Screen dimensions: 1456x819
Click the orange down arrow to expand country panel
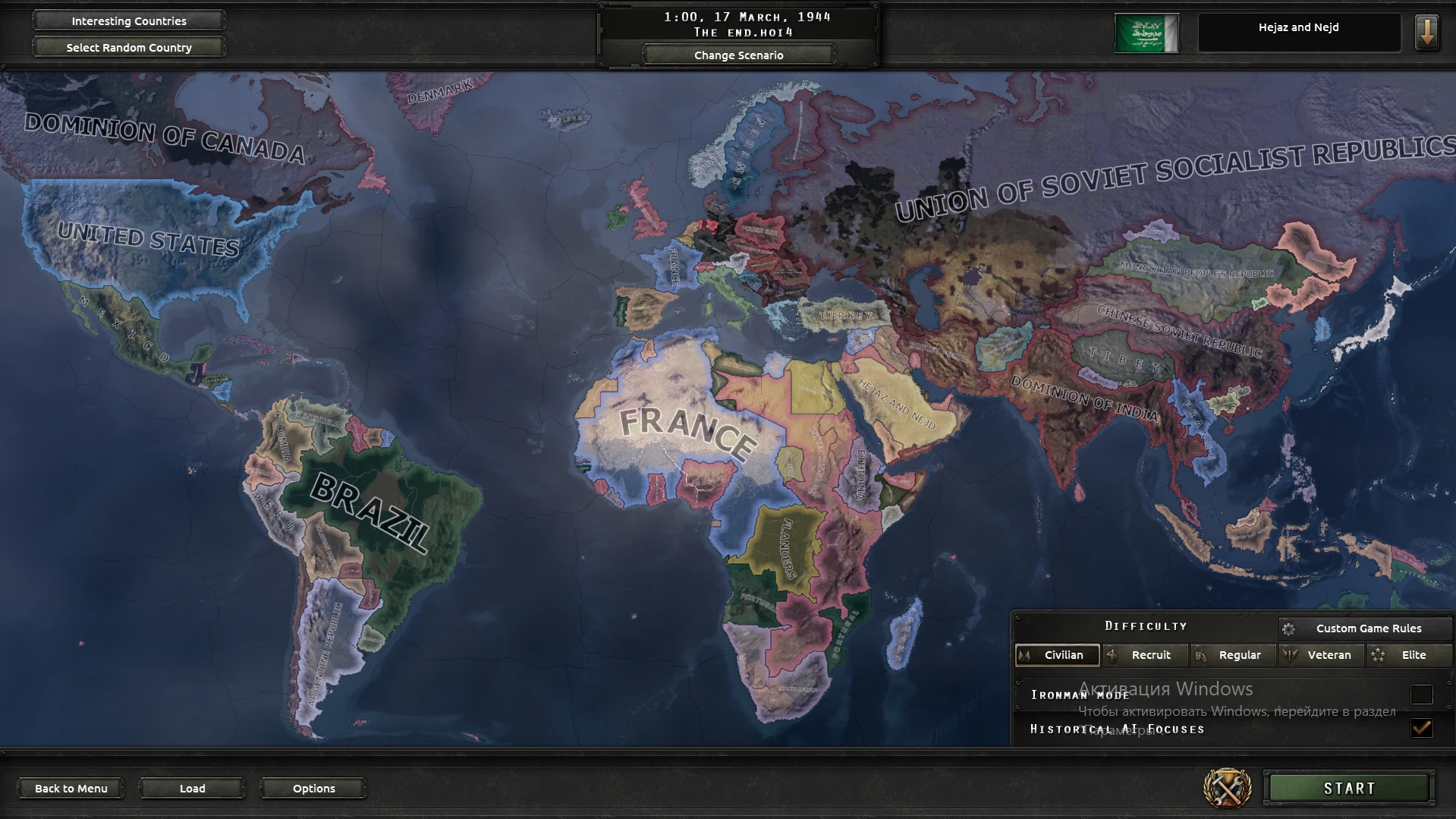click(x=1427, y=32)
